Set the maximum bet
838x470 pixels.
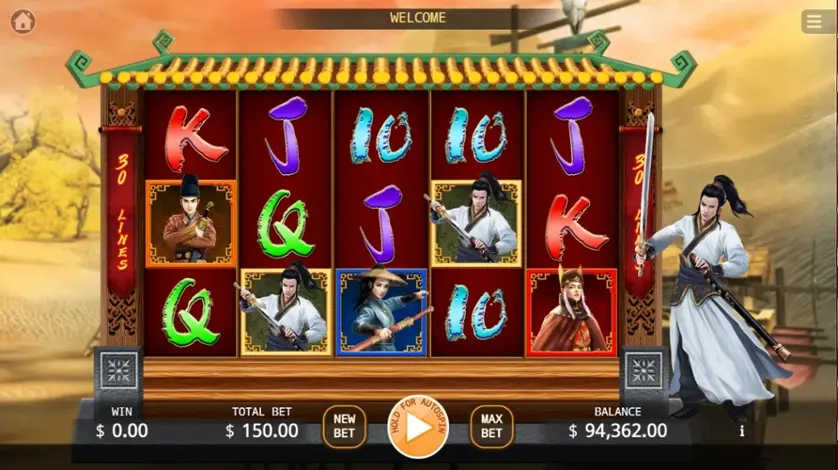(491, 427)
